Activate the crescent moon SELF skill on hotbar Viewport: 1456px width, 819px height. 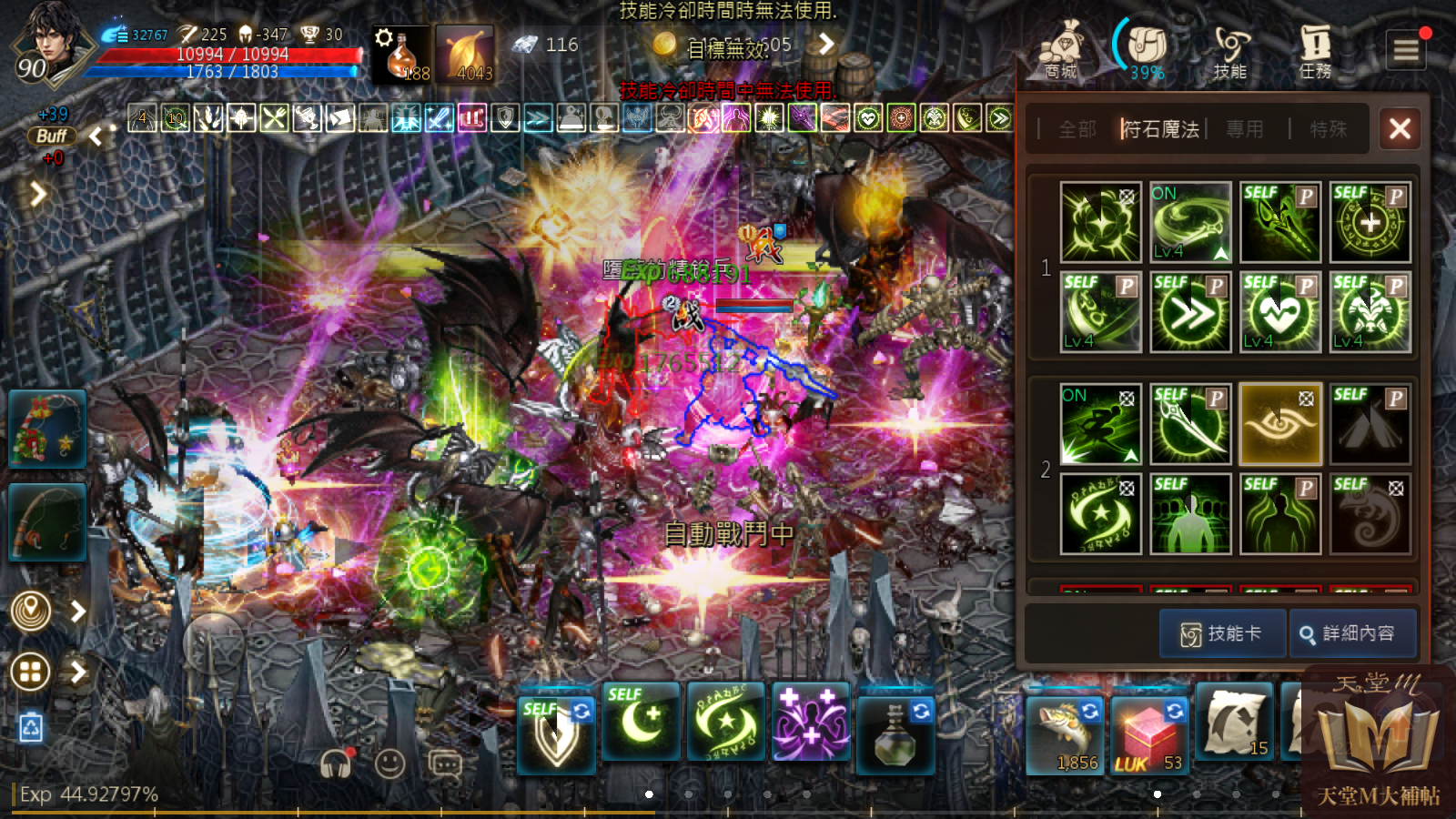coord(641,723)
